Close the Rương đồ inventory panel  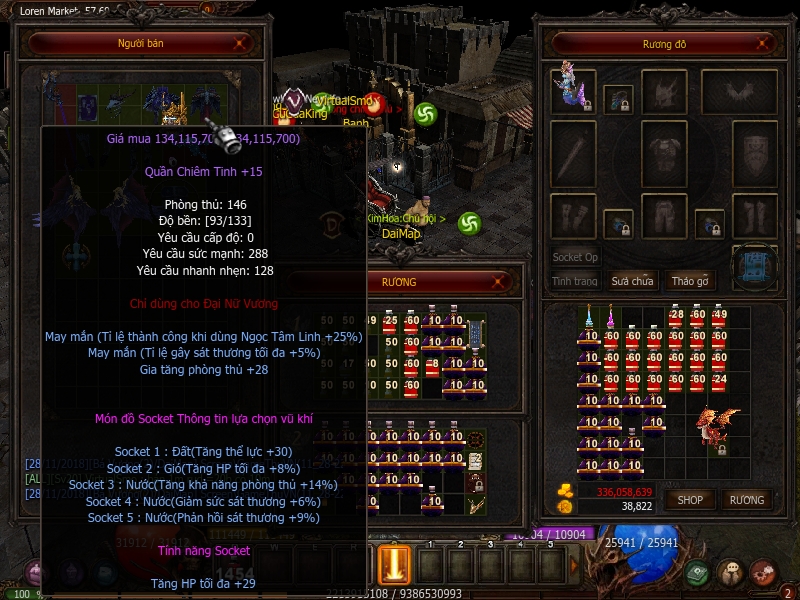(x=764, y=43)
